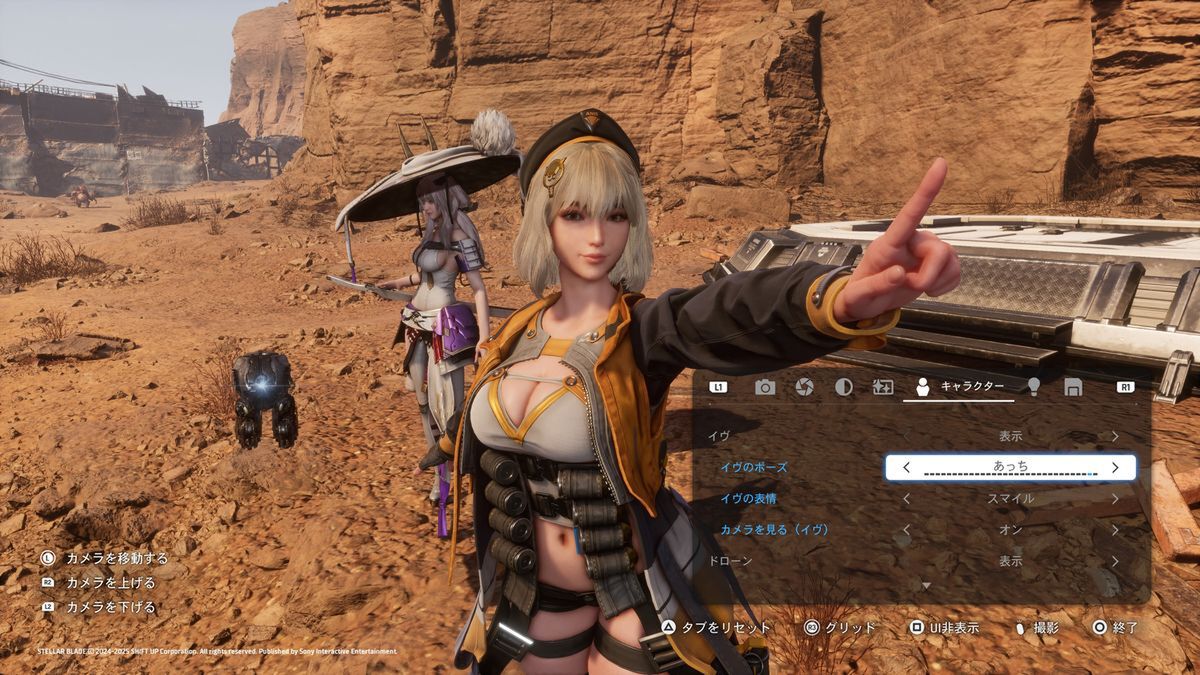
Task: Select the half-circle contrast tab
Action: coord(844,387)
